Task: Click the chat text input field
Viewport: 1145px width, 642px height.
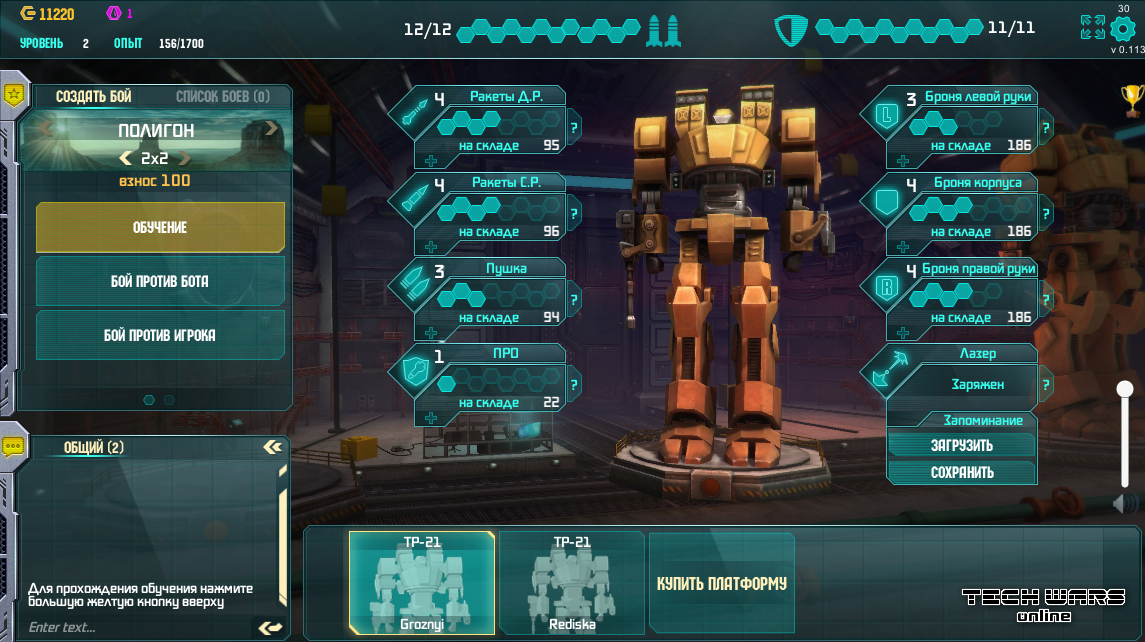Action: pos(135,628)
